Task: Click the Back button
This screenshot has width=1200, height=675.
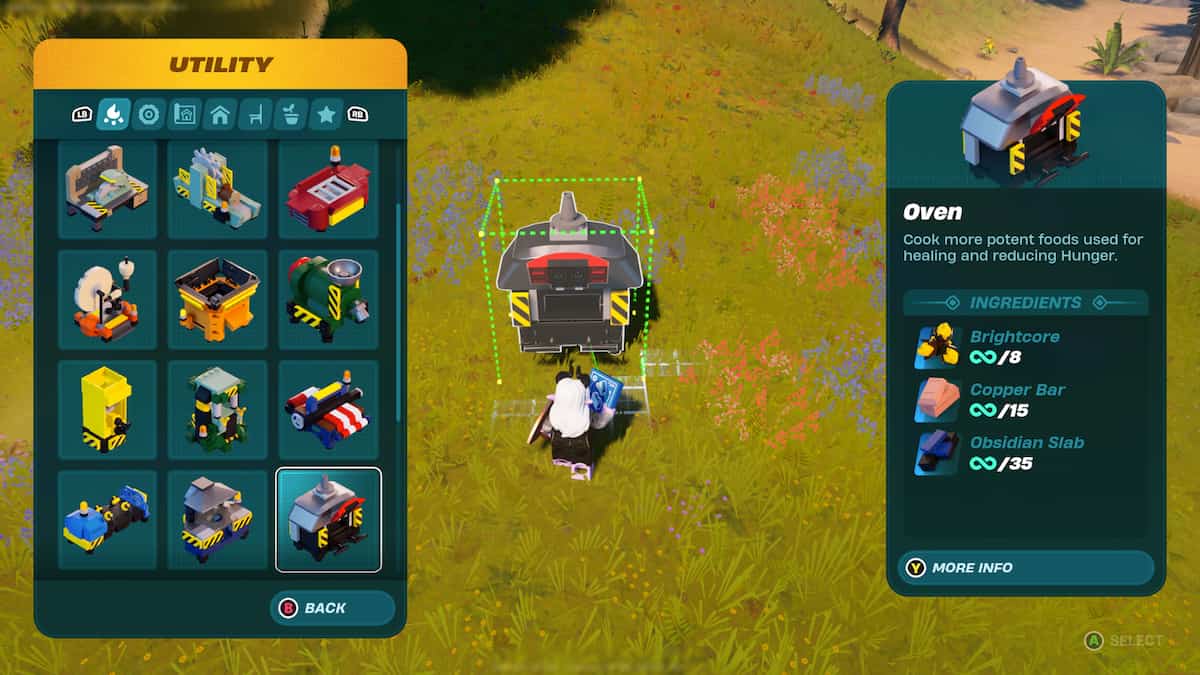Action: click(x=332, y=608)
